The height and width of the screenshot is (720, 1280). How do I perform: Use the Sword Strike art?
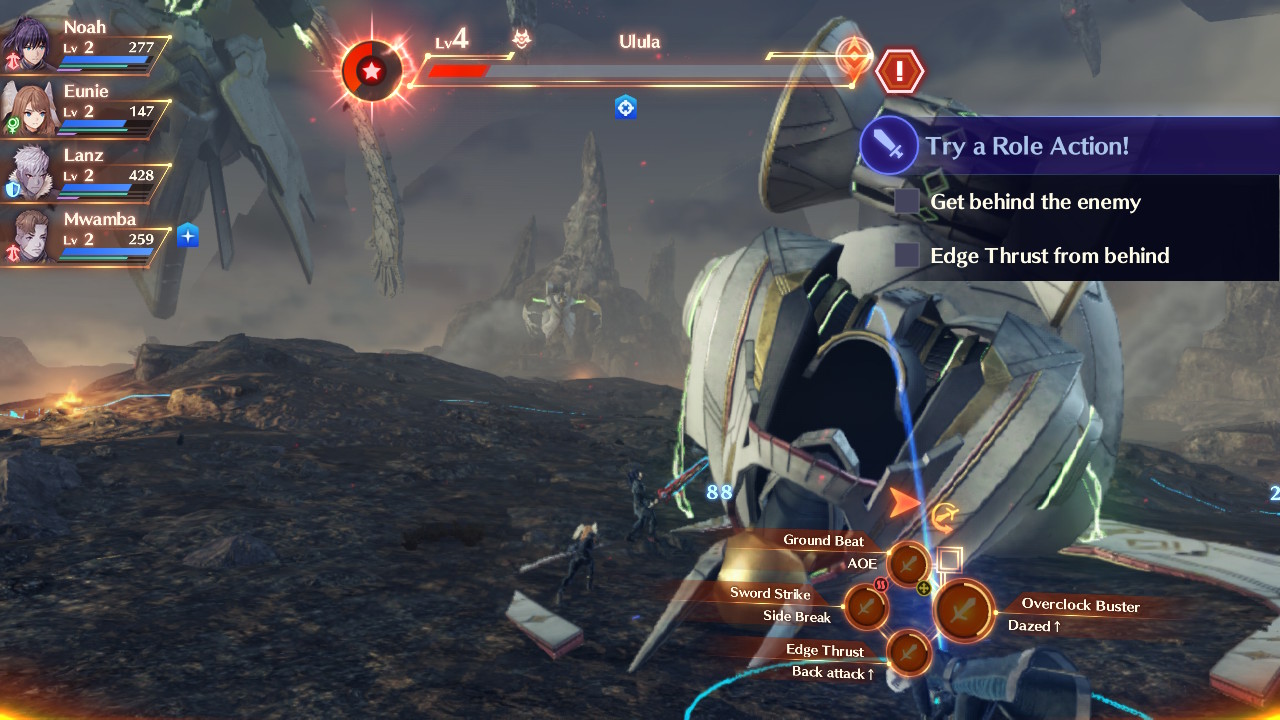pos(866,606)
